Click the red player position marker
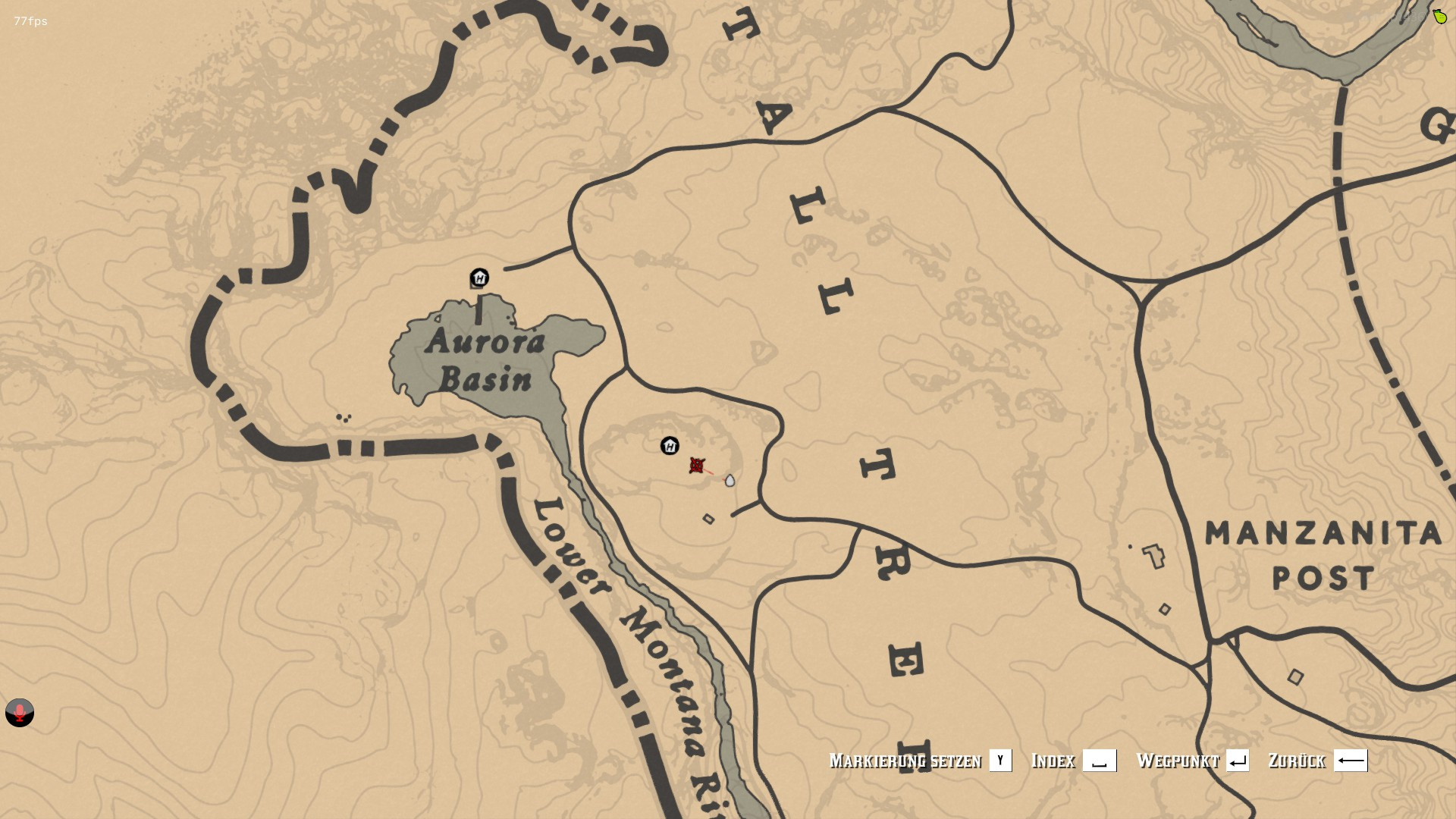 pyautogui.click(x=697, y=466)
